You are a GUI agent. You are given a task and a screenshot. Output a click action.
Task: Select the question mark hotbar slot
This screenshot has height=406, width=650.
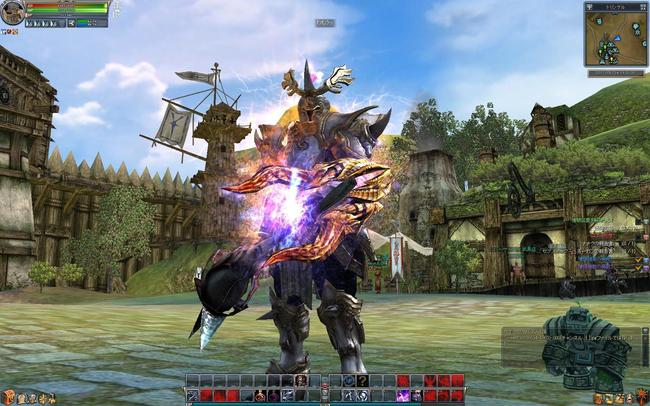click(362, 381)
